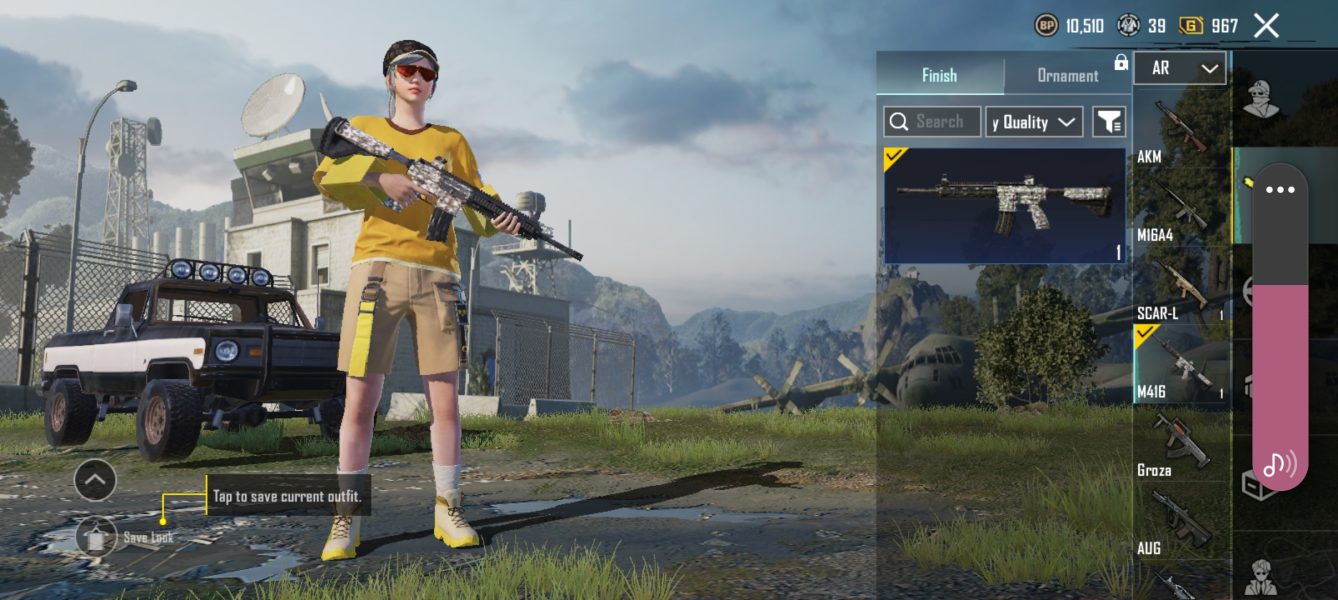Tap the Save Look hanger button
The height and width of the screenshot is (600, 1338).
[96, 537]
